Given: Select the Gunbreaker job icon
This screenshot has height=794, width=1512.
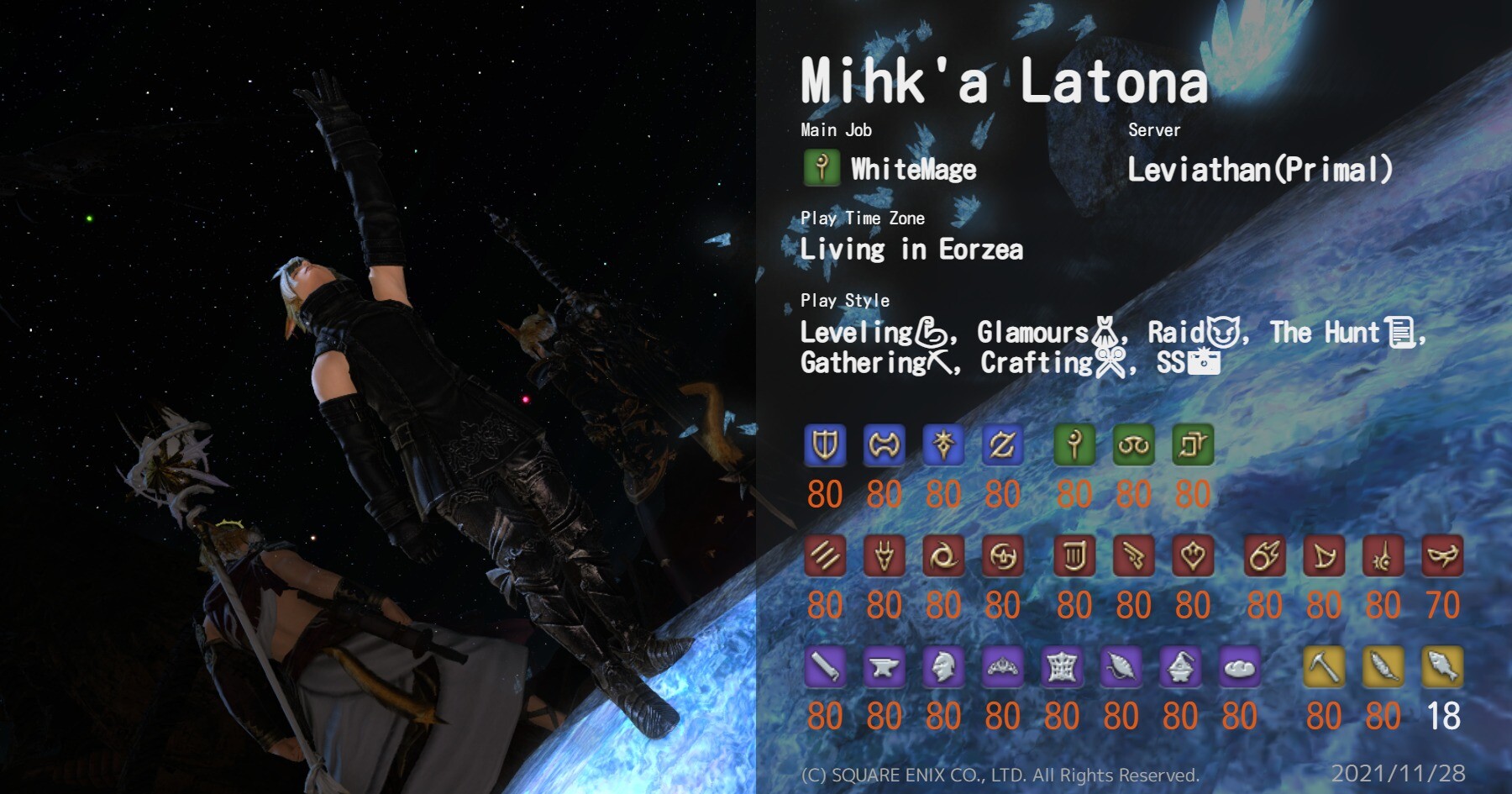Looking at the screenshot, I should coord(1002,444).
